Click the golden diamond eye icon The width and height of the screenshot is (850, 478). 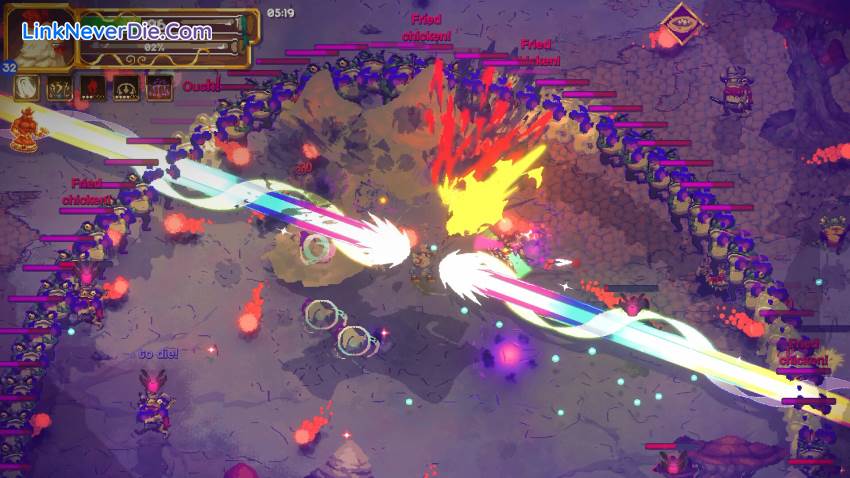(684, 17)
